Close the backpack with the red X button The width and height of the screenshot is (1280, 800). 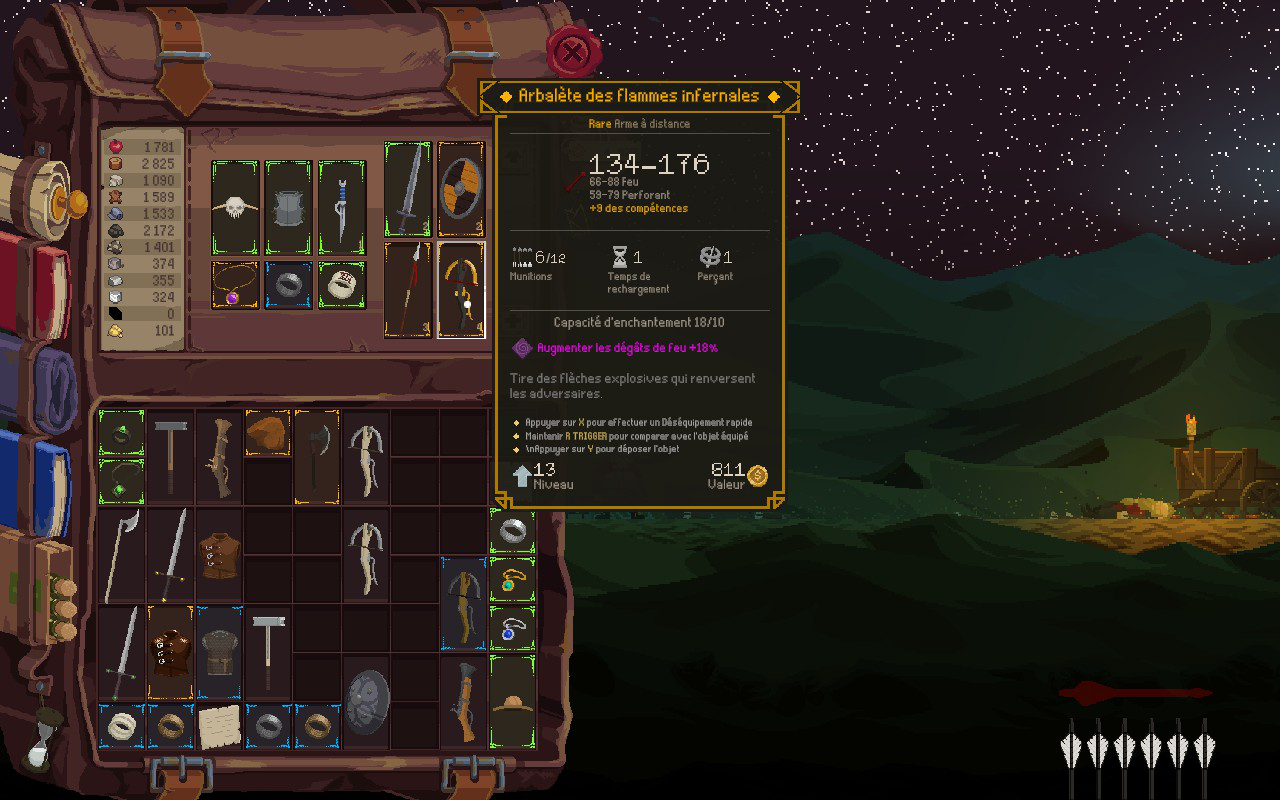pos(573,52)
